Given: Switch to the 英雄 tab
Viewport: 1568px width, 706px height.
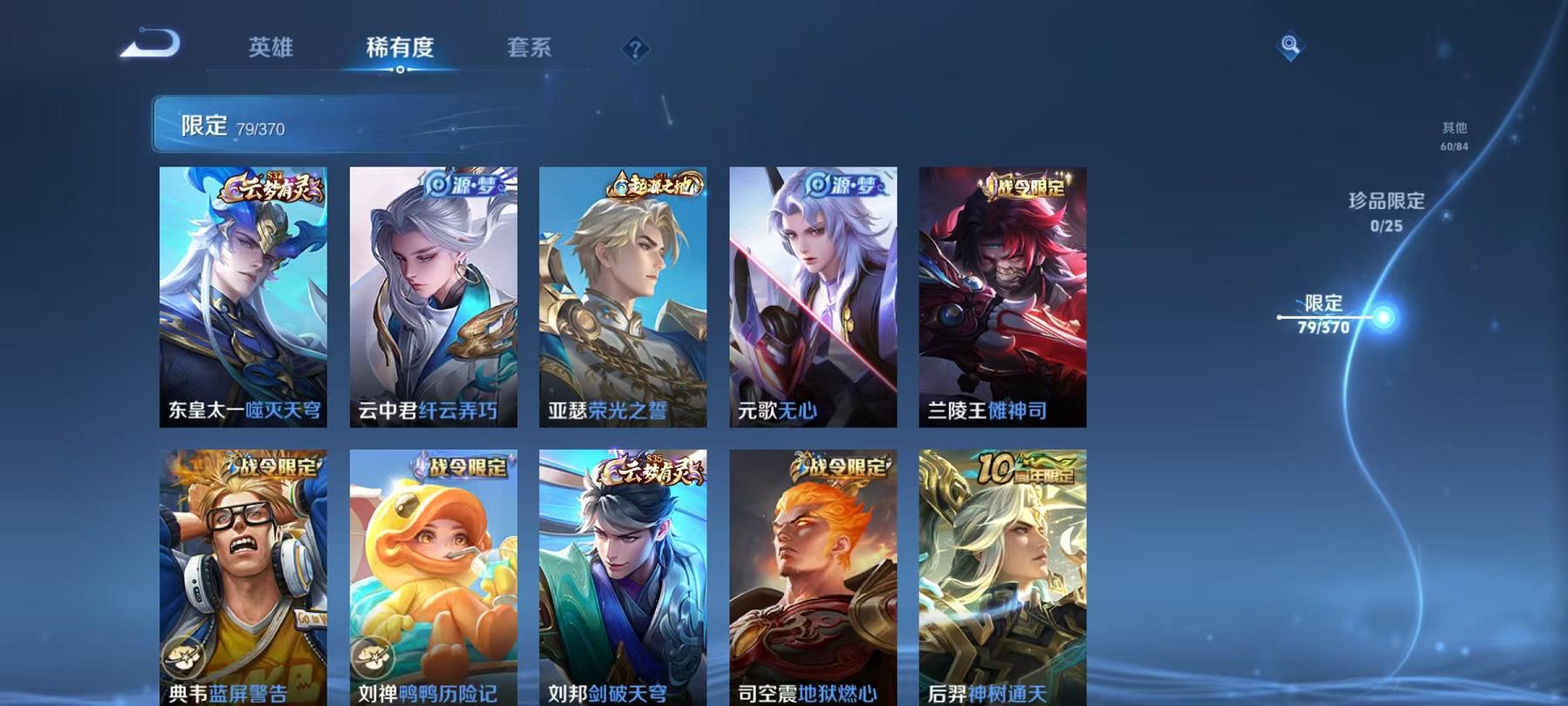Looking at the screenshot, I should [269, 49].
